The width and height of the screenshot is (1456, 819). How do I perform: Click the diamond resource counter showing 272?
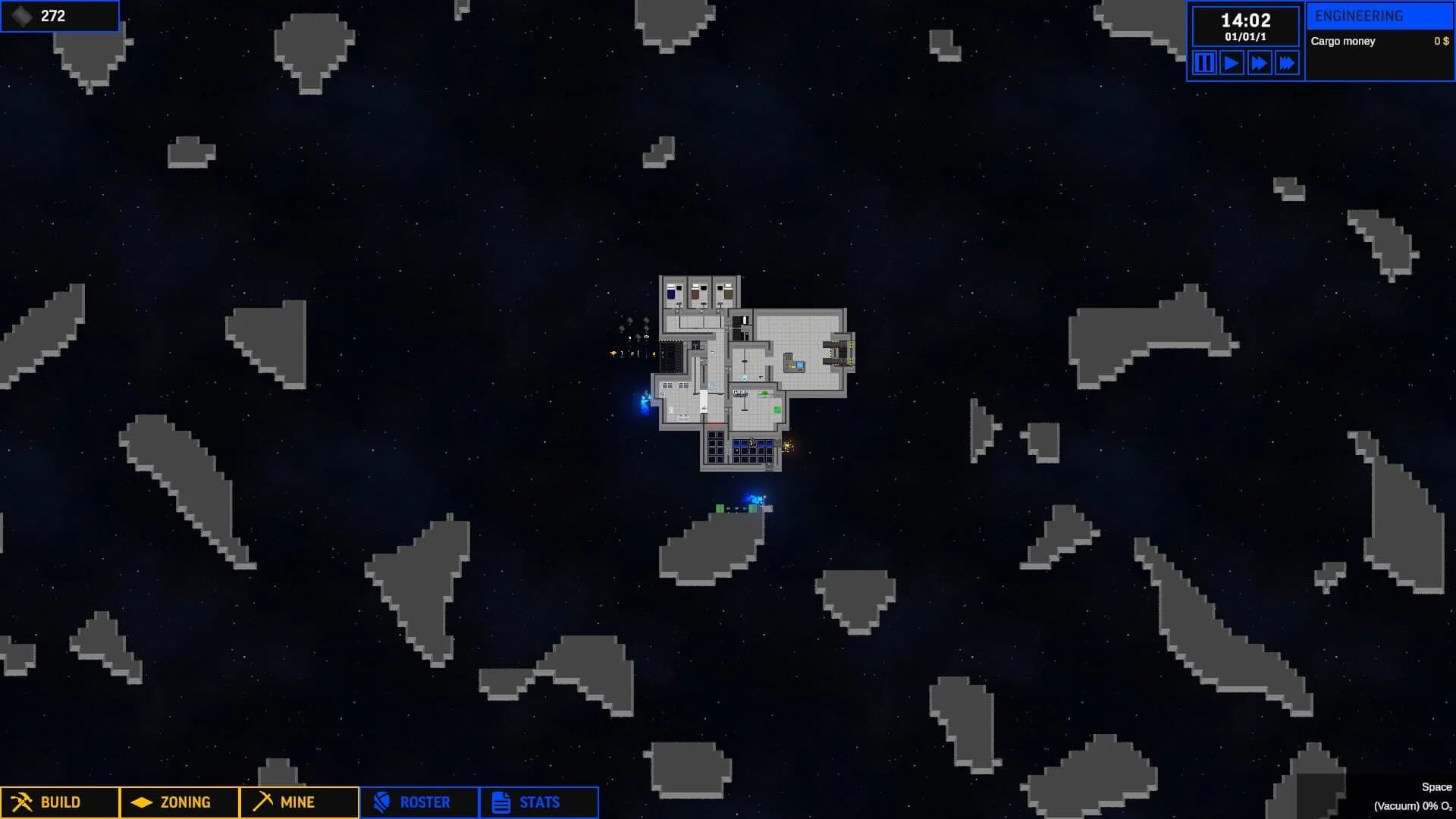pos(59,15)
